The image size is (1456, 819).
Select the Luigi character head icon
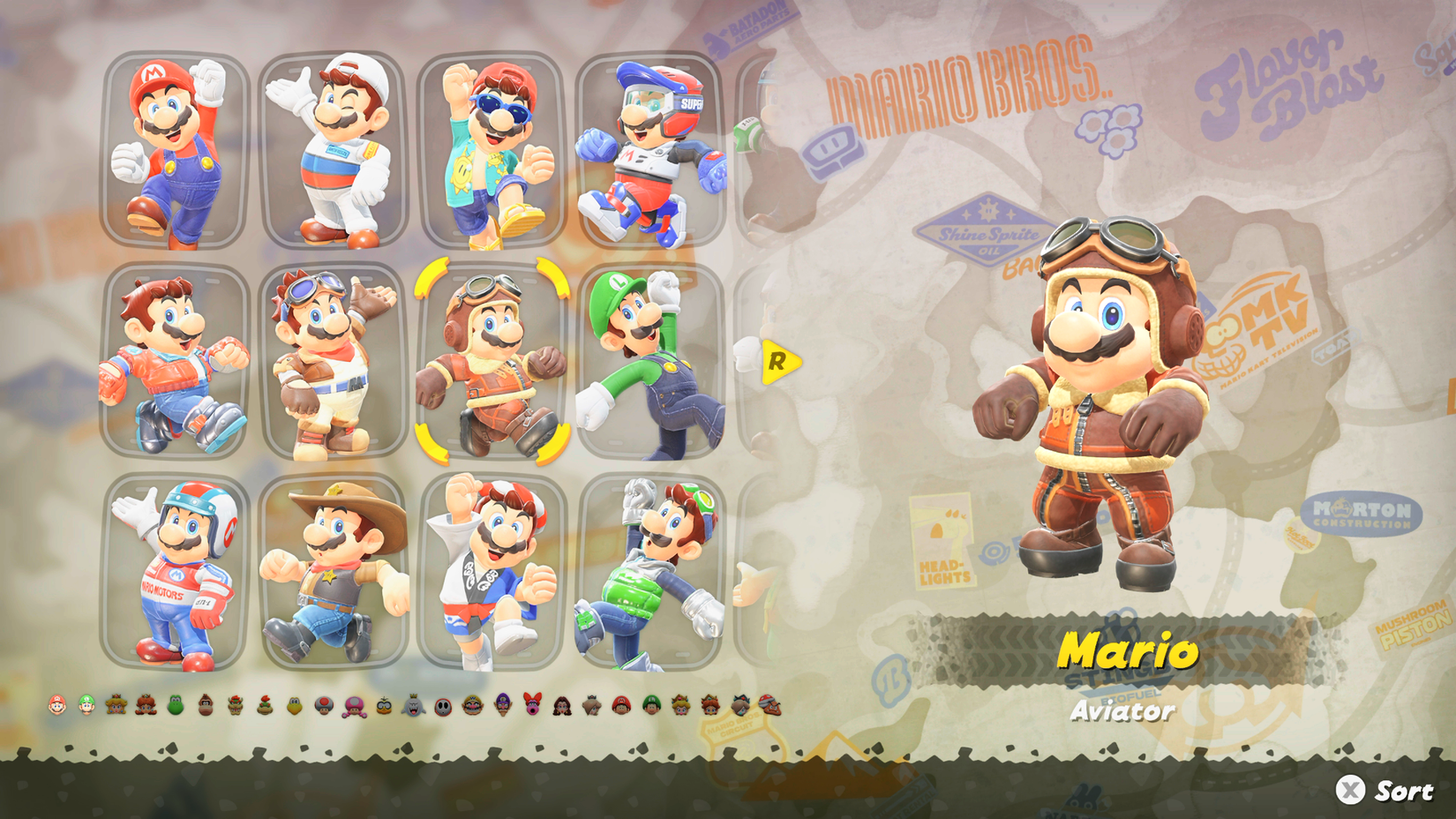(x=86, y=708)
